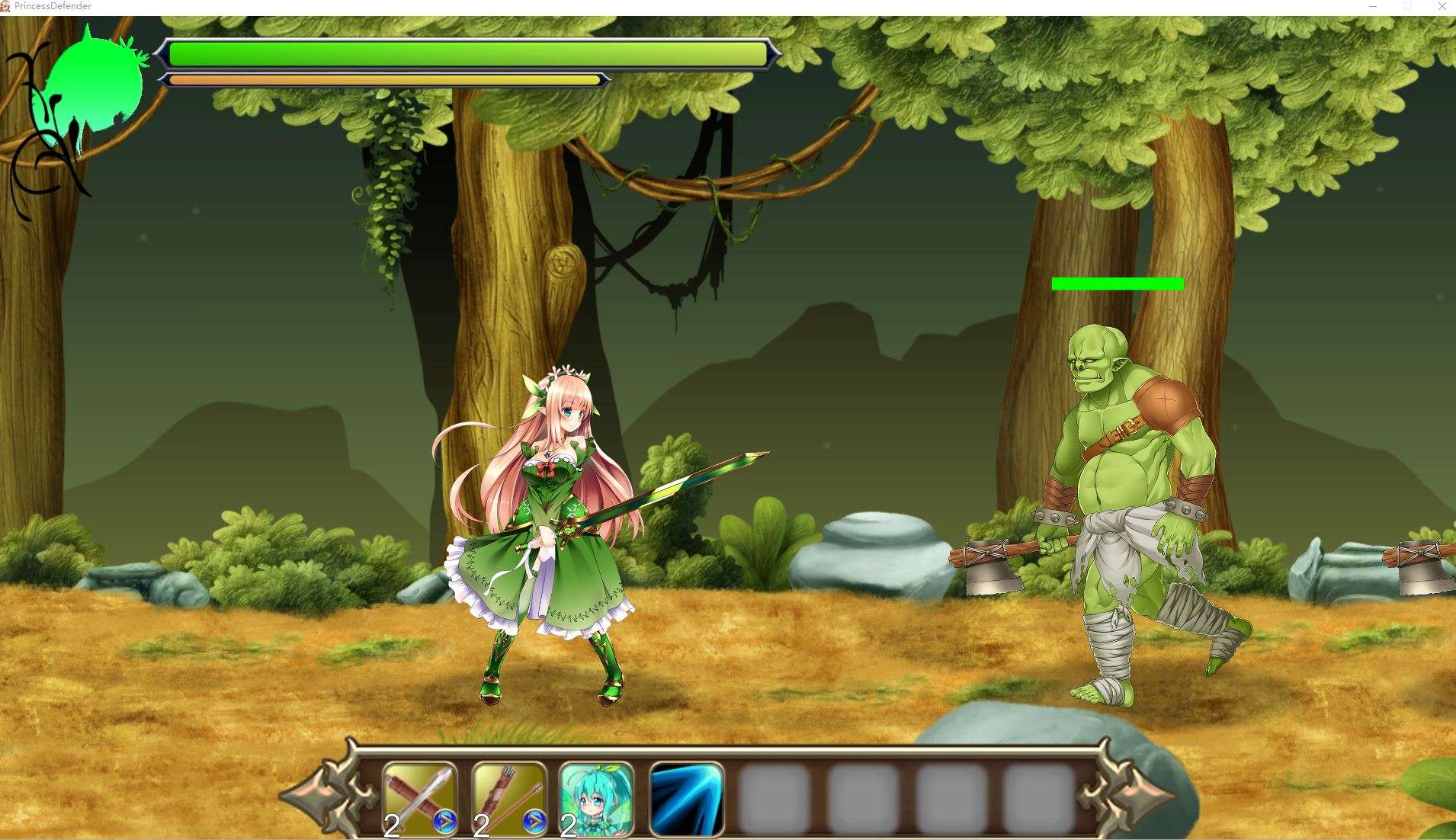This screenshot has height=840, width=1456.
Task: Select the crossed spear and sword item
Action: click(420, 799)
